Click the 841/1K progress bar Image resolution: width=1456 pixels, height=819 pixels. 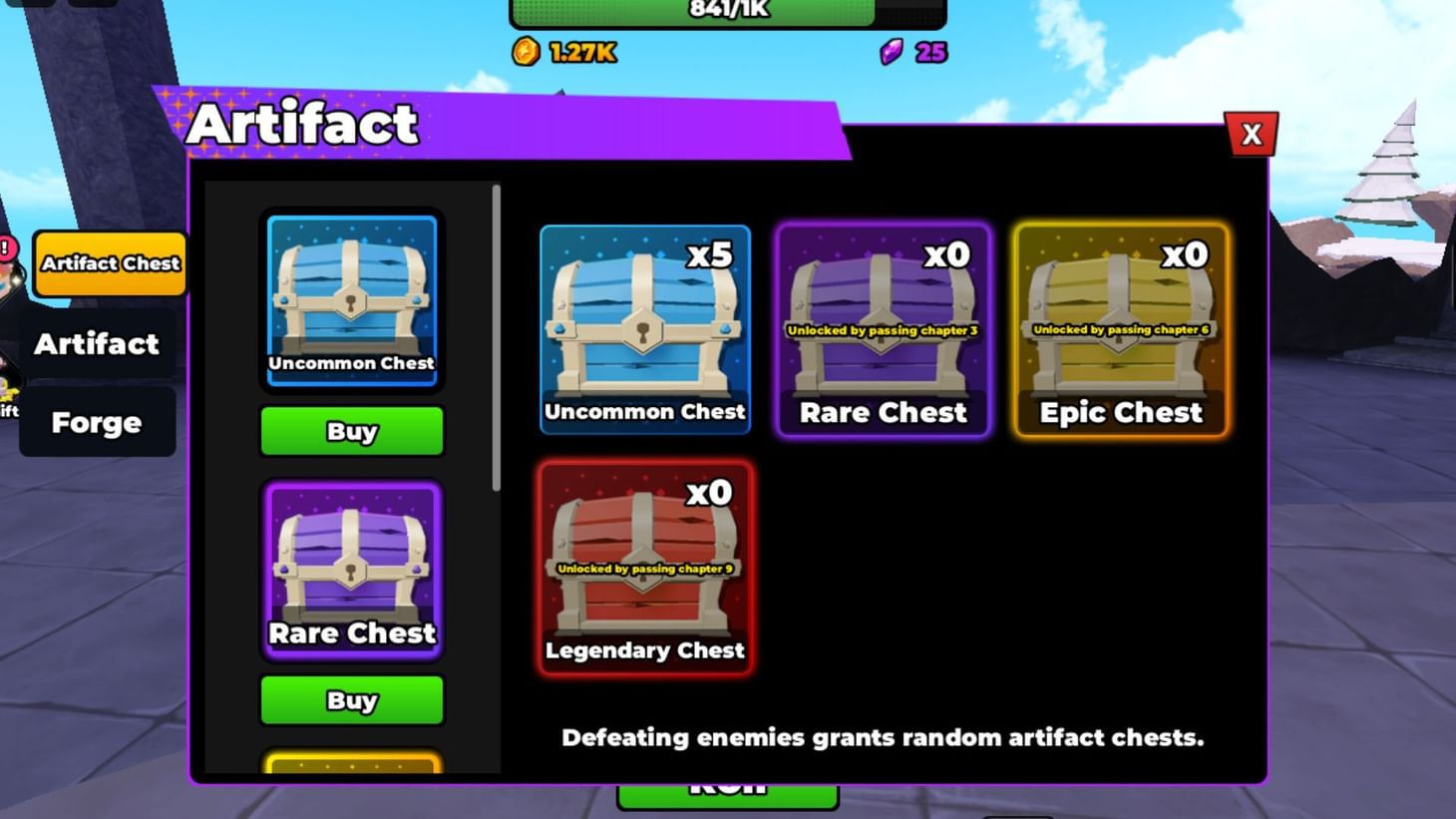[x=727, y=12]
